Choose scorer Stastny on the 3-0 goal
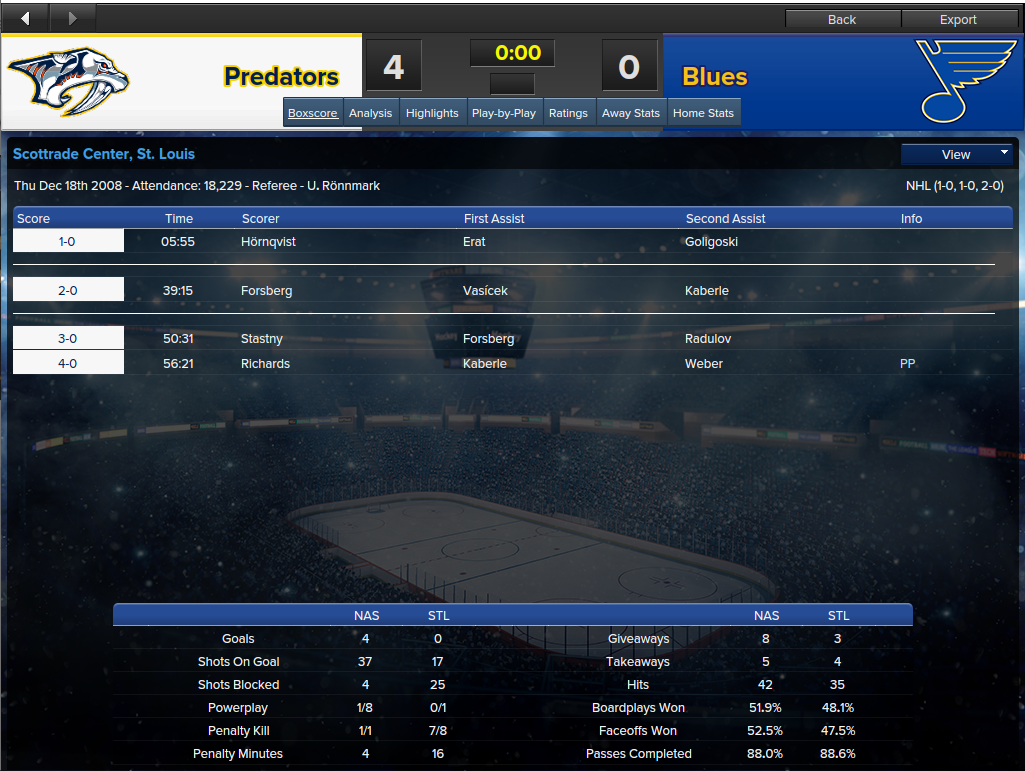Viewport: 1025px width, 771px height. point(262,339)
